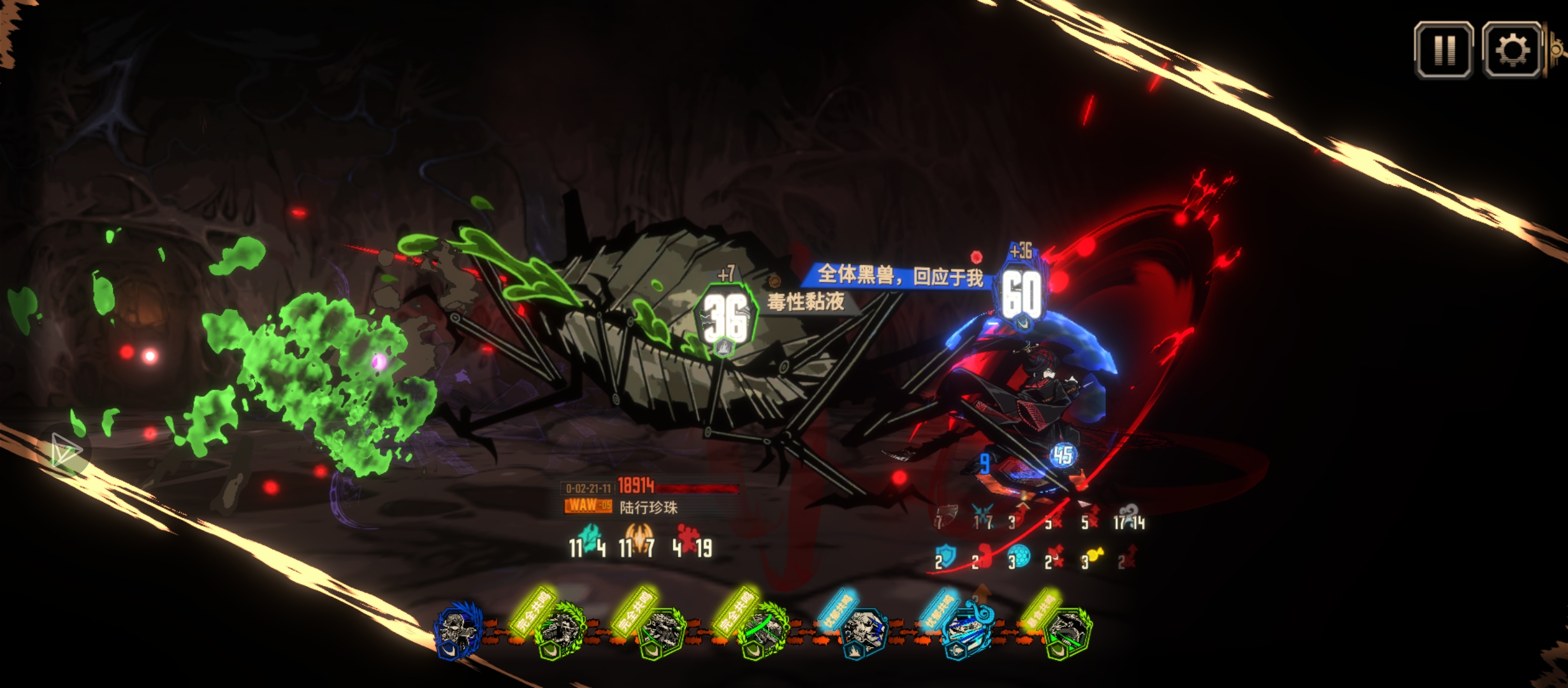Select the dark blue skill icon in the chain
The width and height of the screenshot is (1568, 688).
(458, 630)
